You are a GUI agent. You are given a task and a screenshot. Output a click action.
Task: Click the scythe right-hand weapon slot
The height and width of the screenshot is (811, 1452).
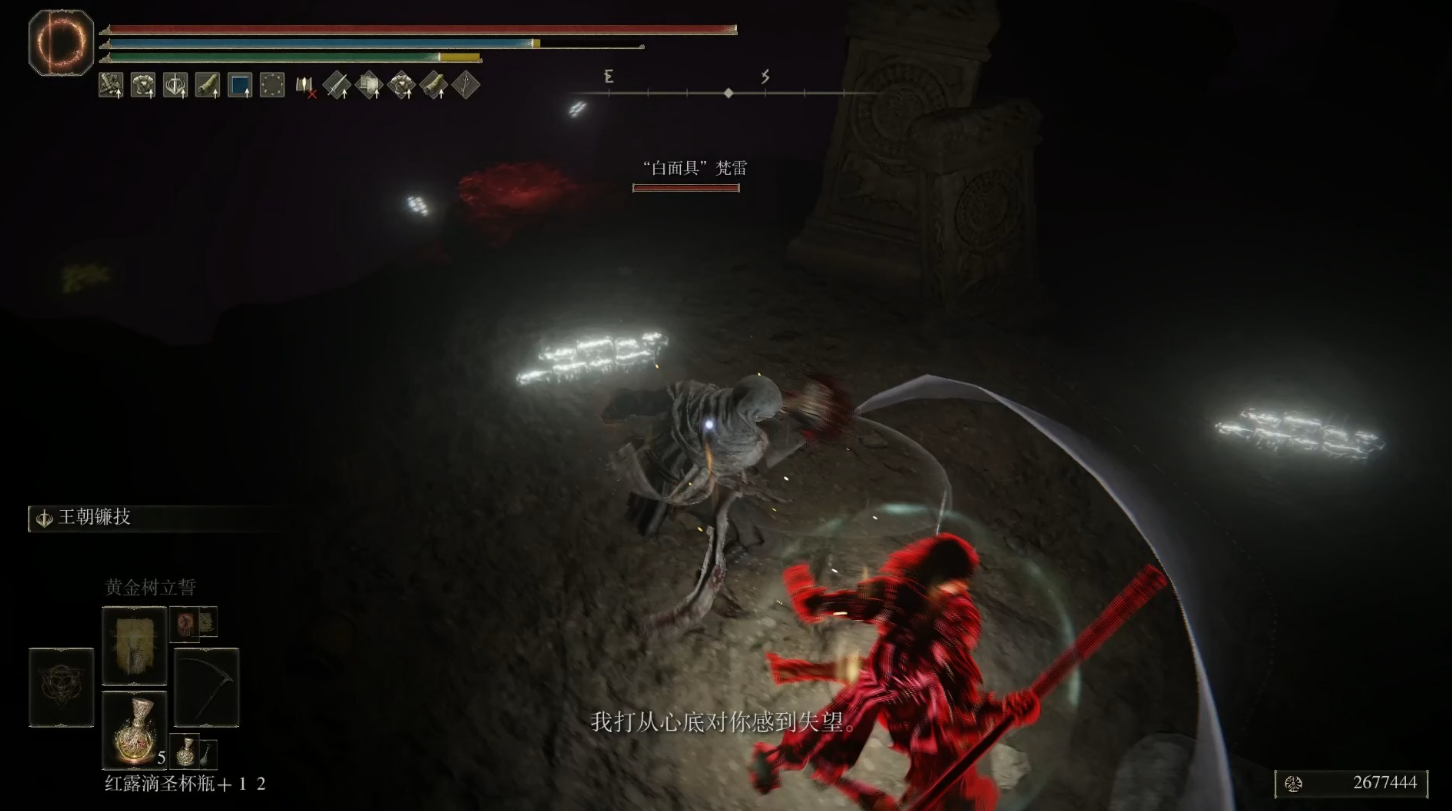pos(207,687)
